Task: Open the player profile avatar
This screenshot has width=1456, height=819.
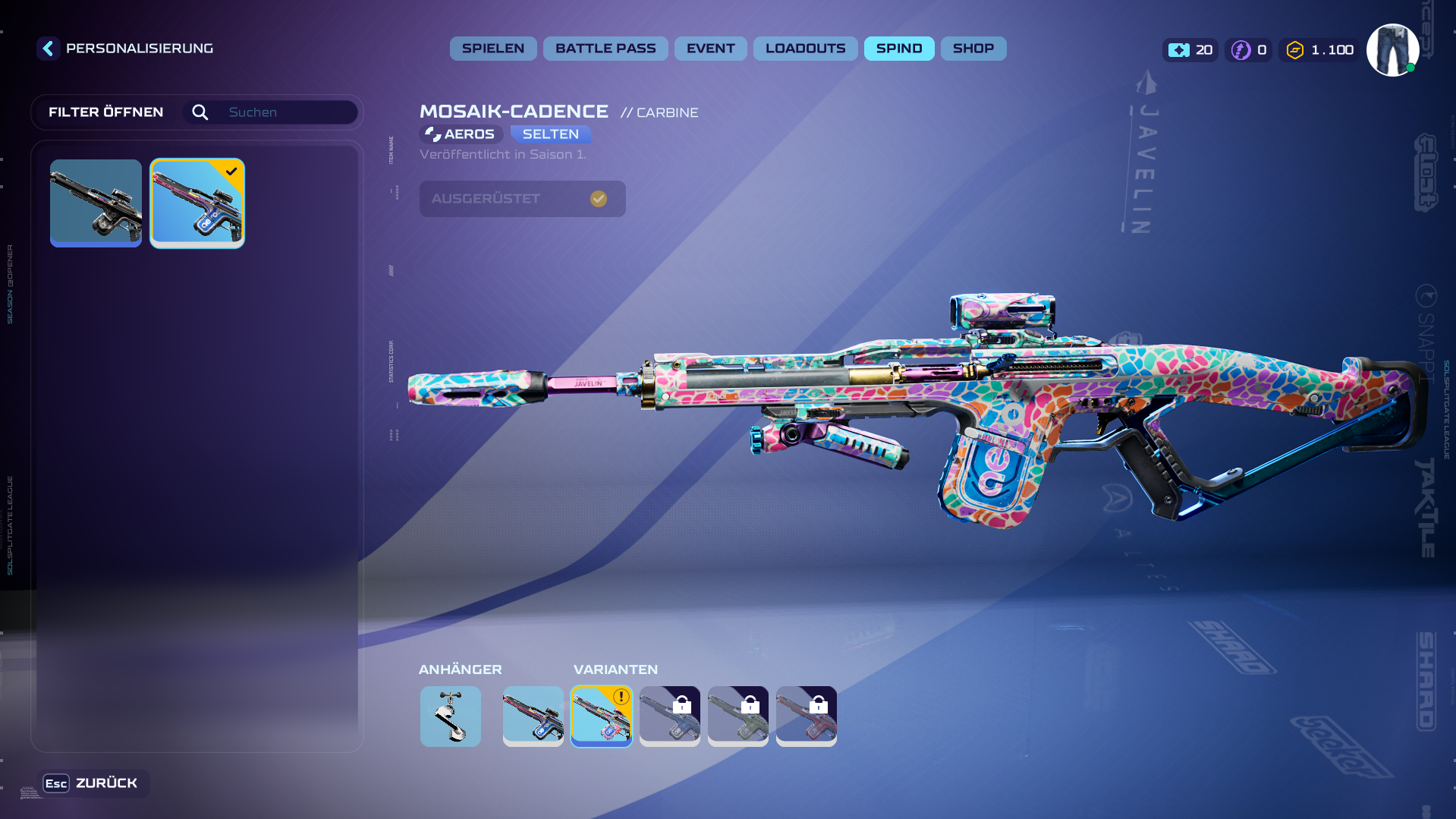Action: coord(1392,50)
